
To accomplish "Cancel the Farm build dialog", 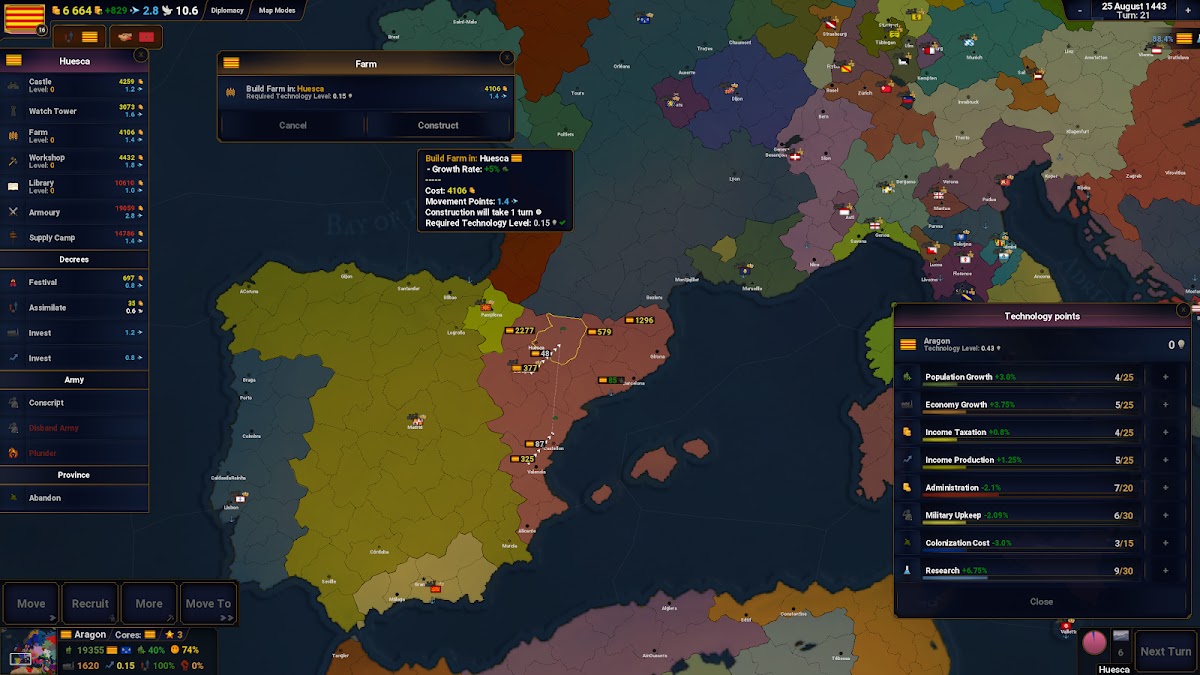I will point(293,125).
